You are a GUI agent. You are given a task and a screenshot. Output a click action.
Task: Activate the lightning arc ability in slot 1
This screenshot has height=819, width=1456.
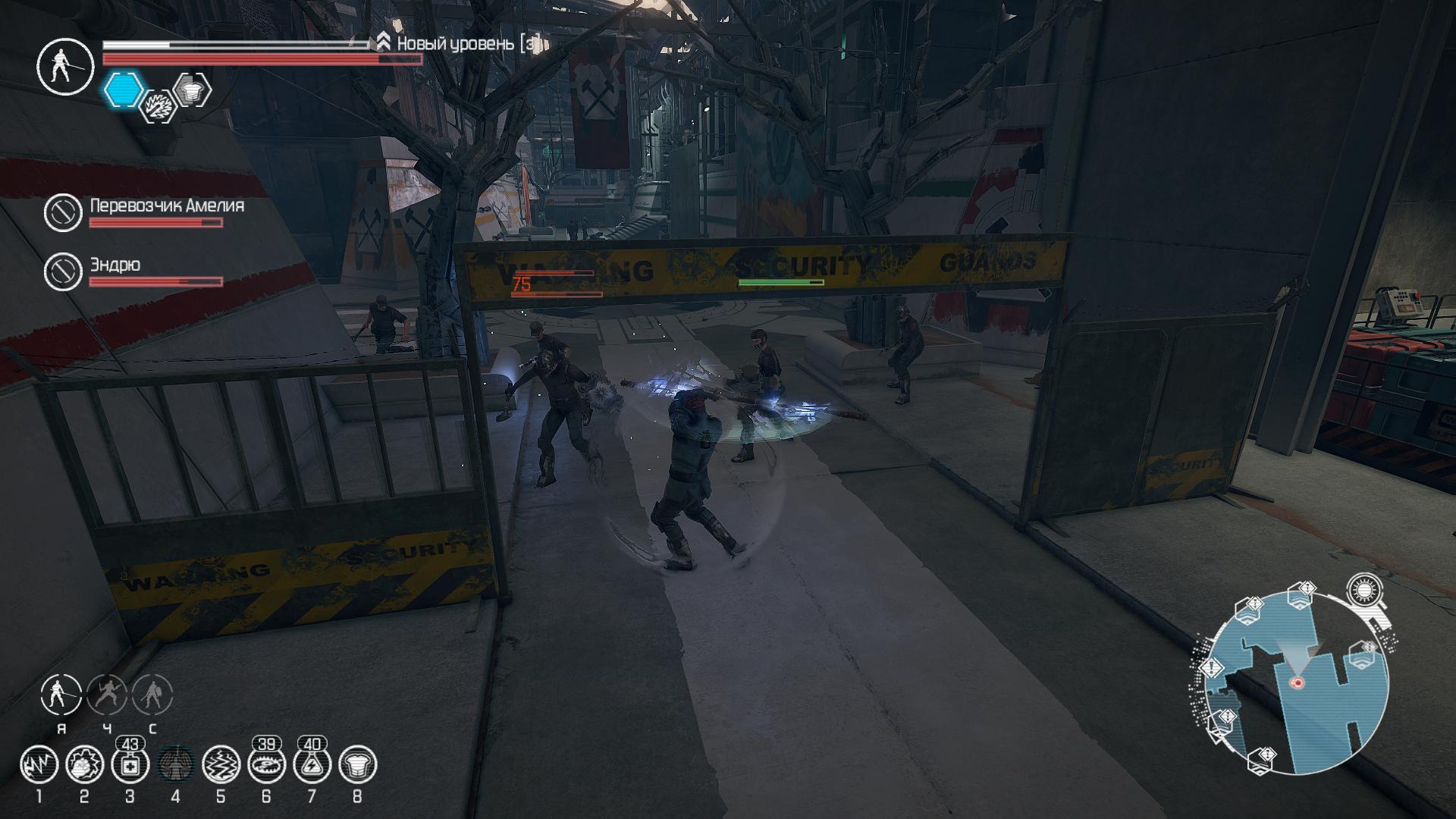point(39,764)
